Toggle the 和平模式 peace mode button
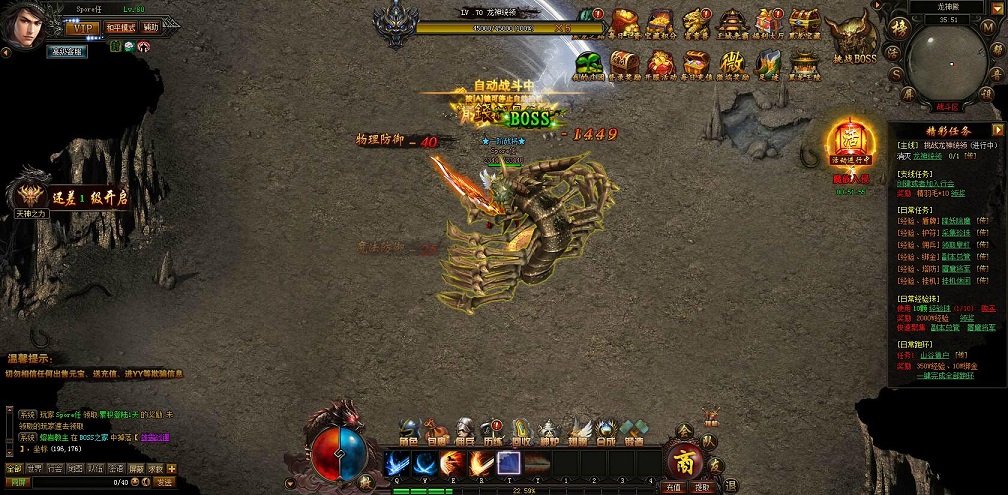This screenshot has height=495, width=1008. [x=121, y=27]
